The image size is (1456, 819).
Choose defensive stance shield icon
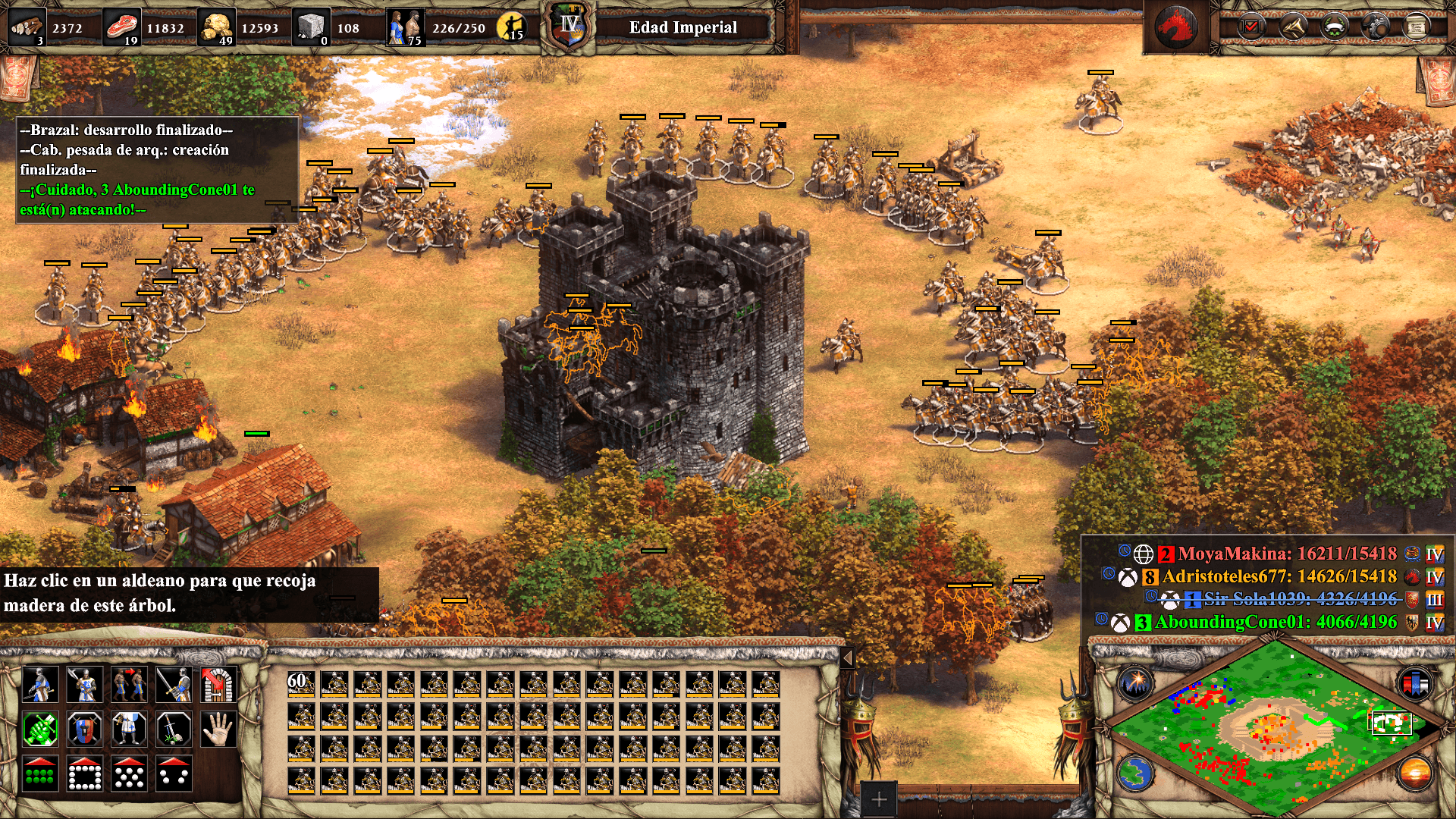84,730
